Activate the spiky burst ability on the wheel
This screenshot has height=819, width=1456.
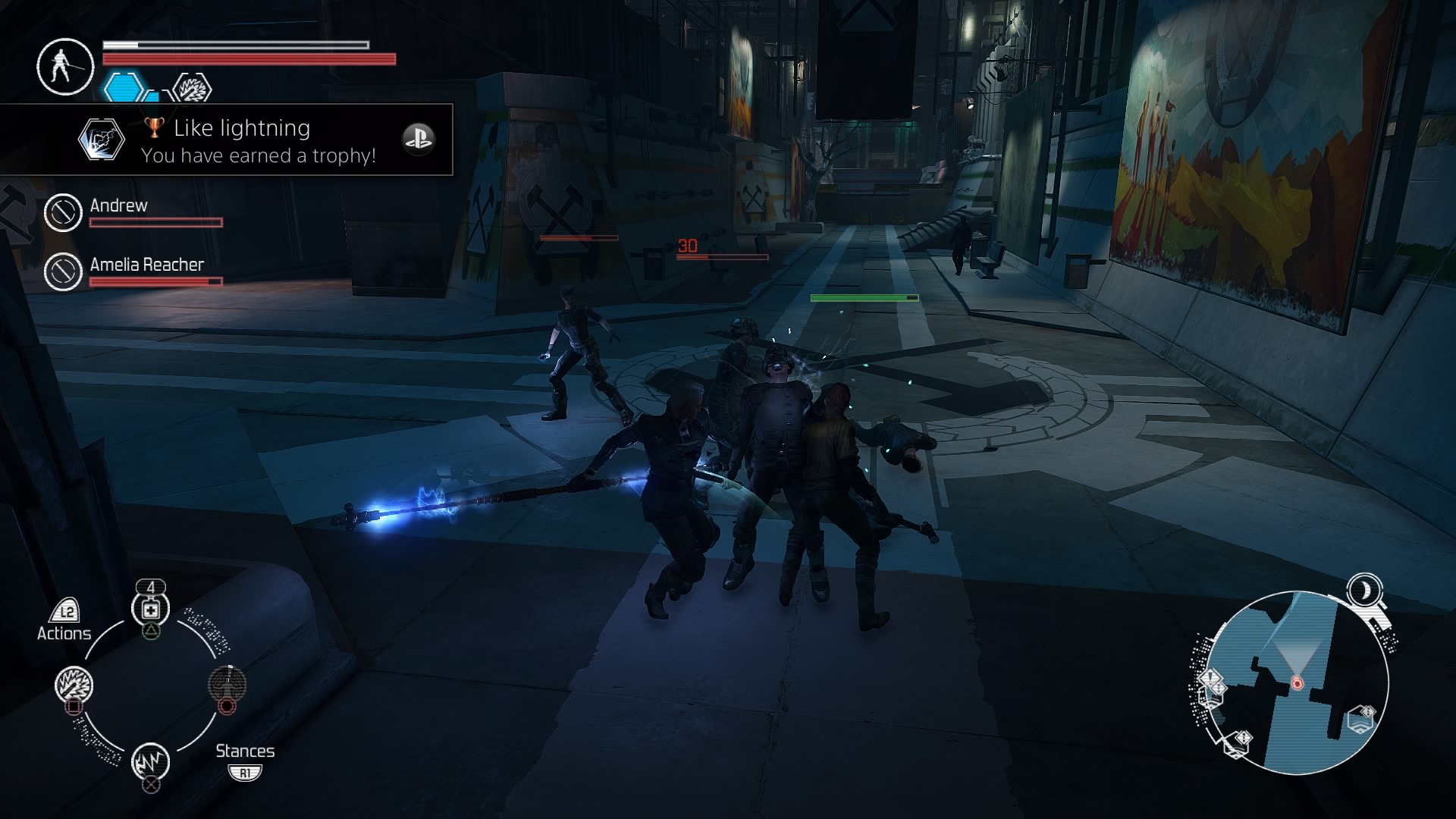click(x=74, y=685)
